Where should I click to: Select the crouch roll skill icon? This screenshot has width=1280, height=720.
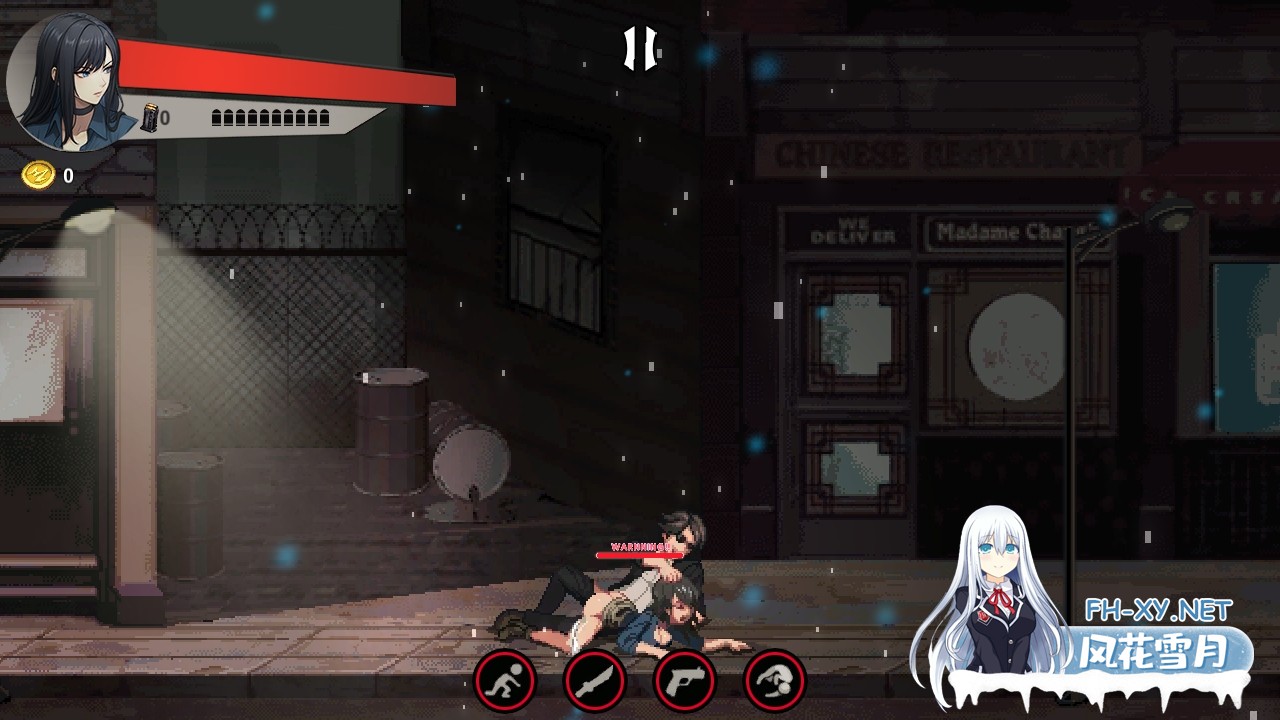(502, 681)
